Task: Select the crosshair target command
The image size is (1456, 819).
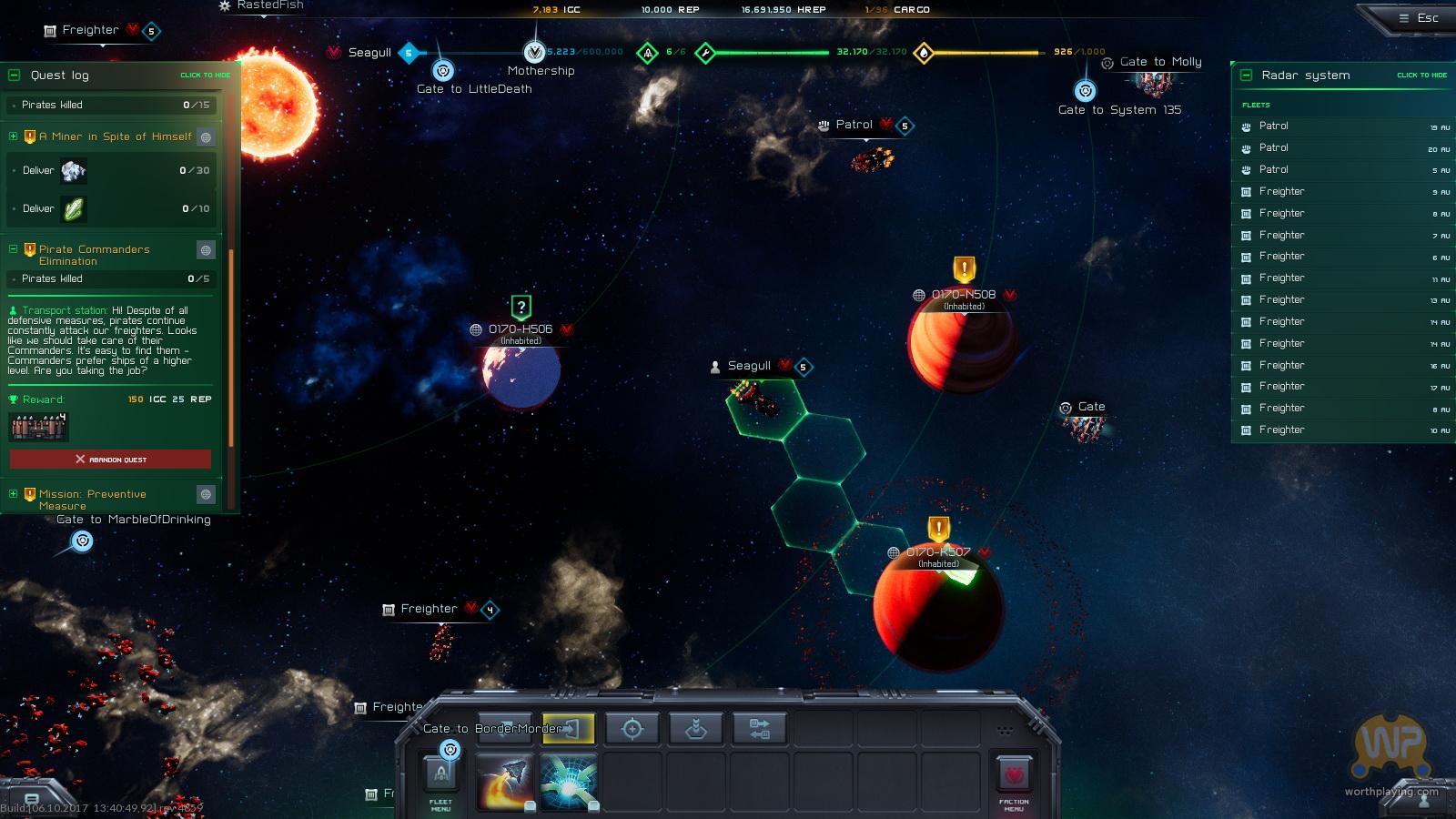Action: coord(632,729)
